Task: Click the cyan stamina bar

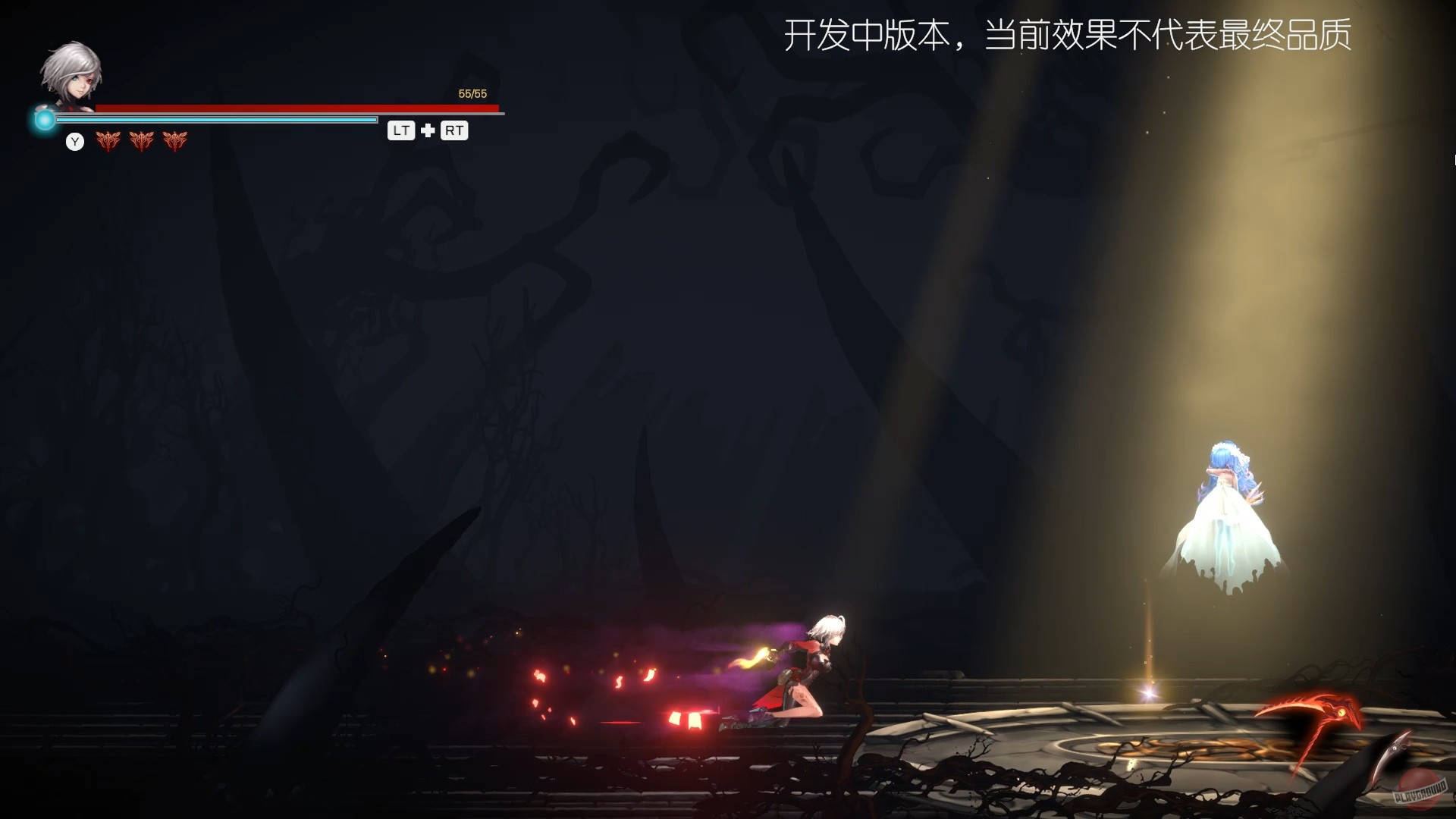Action: coord(227,120)
